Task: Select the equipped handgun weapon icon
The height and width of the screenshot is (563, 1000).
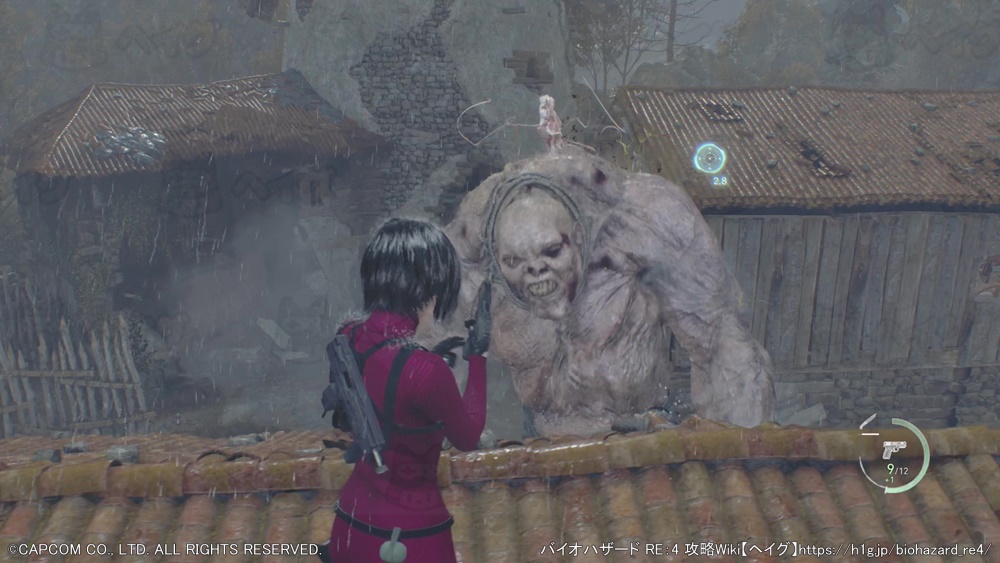Action: coord(895,448)
